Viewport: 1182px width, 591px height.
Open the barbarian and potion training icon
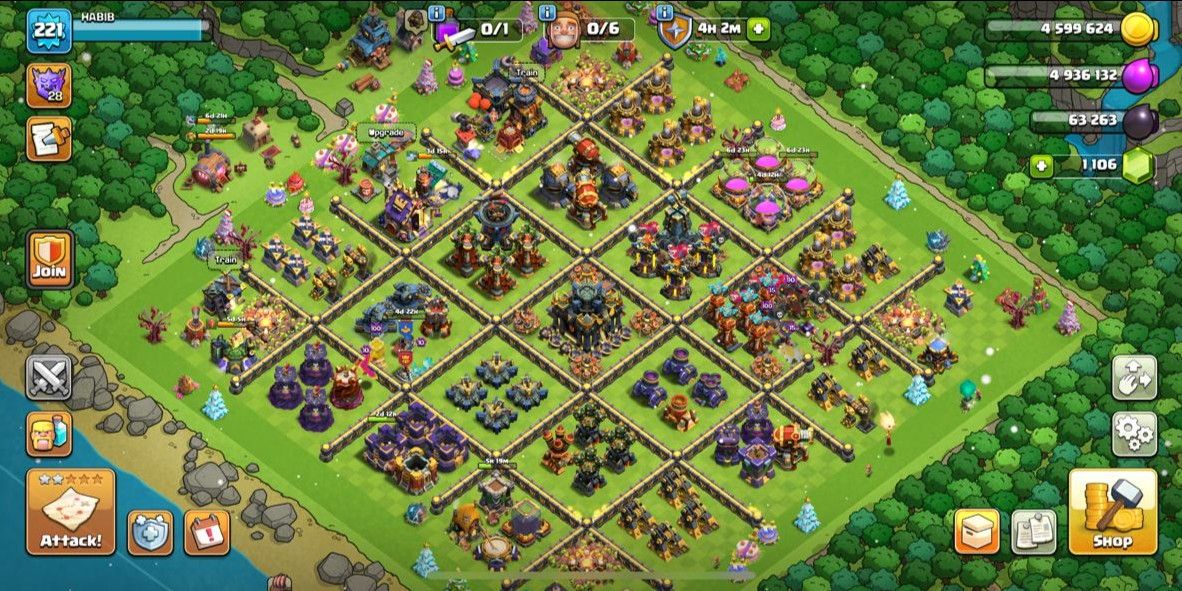pos(49,433)
